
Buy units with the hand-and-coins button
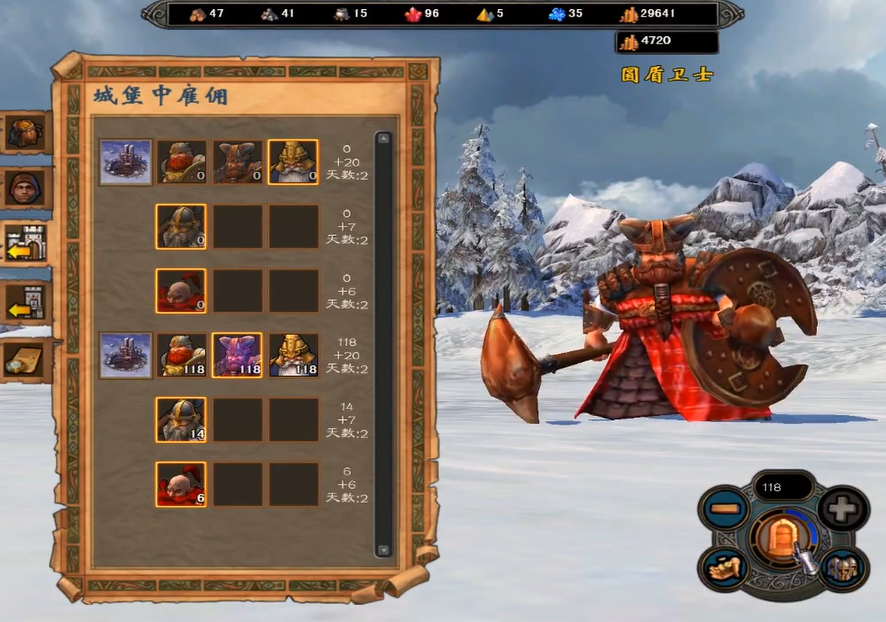tap(725, 568)
